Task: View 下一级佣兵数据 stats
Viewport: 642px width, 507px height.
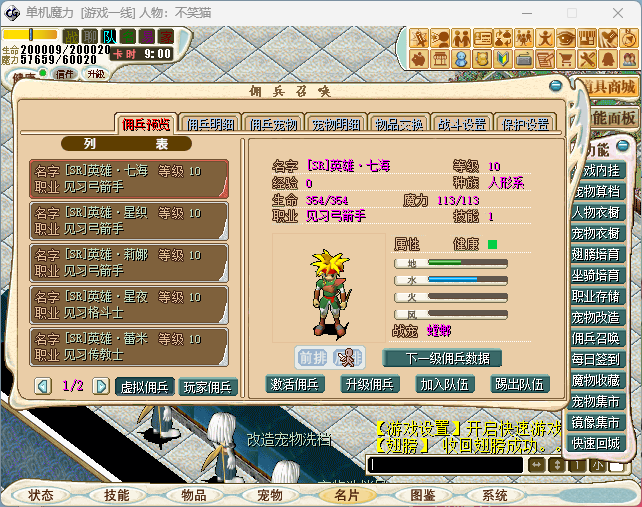Action: 442,358
